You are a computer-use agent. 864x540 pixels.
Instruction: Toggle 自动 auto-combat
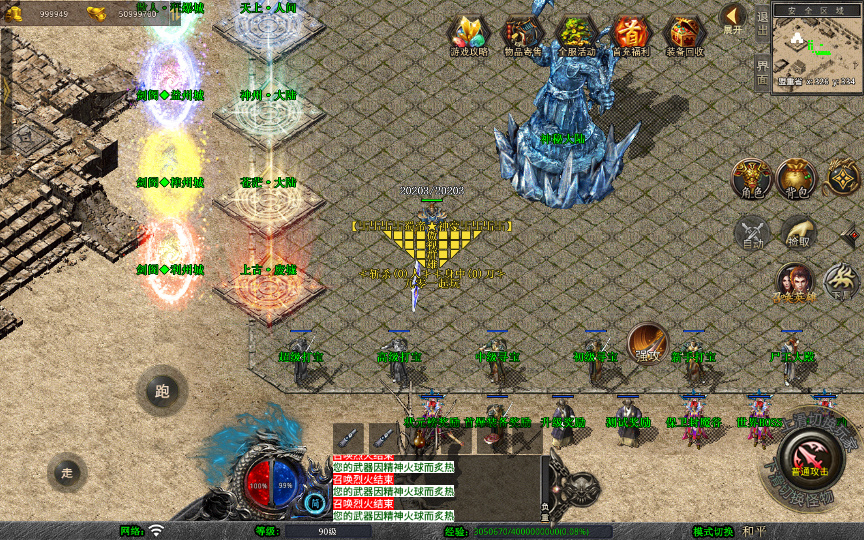(751, 233)
